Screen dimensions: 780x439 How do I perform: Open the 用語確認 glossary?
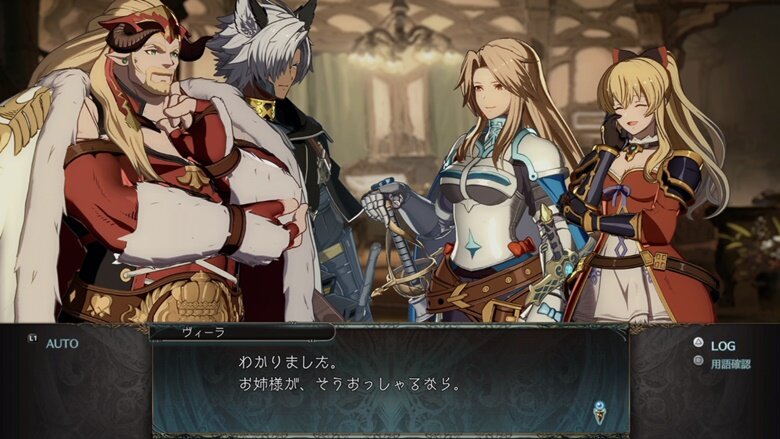point(729,364)
